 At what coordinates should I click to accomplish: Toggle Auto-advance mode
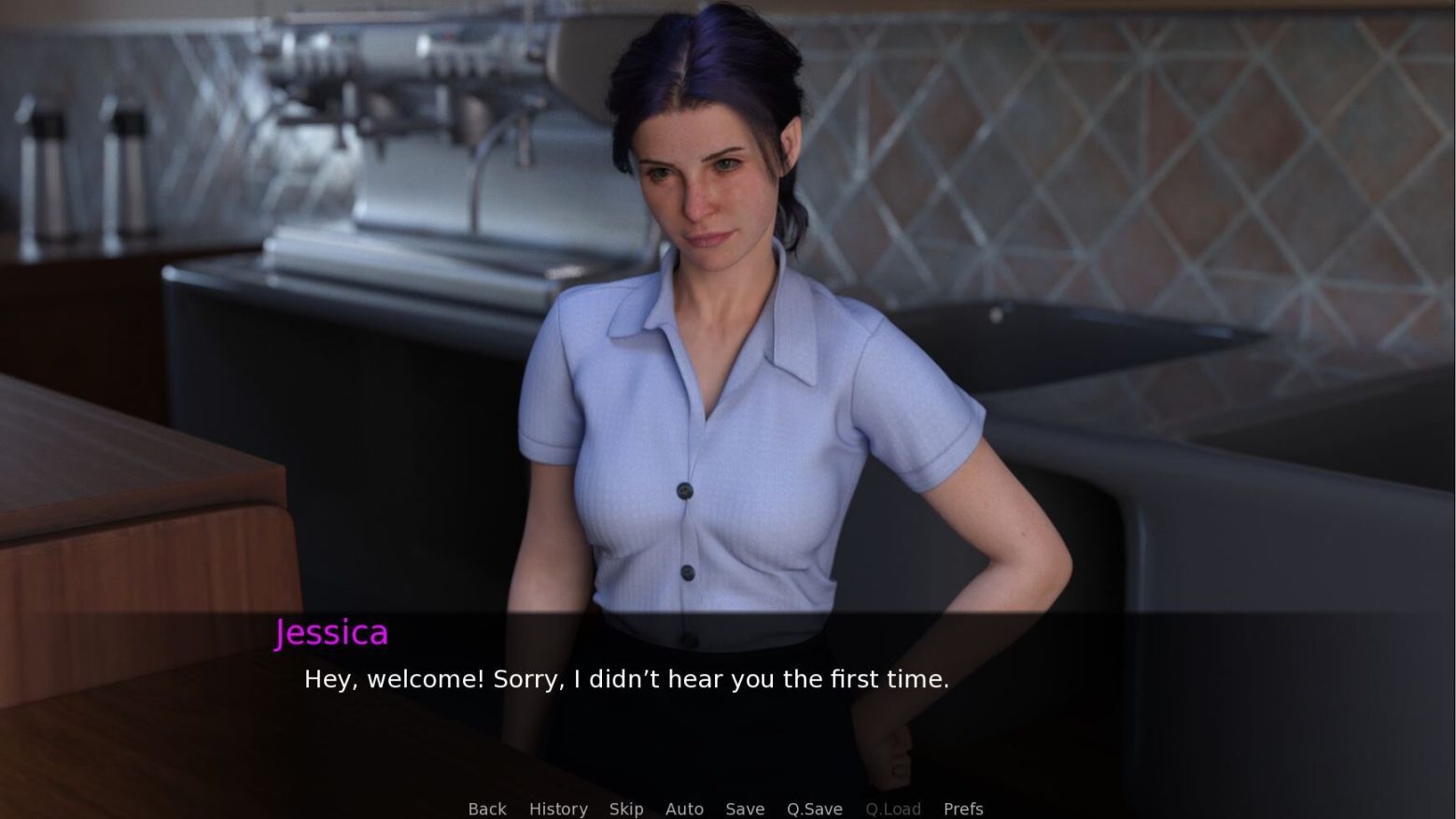pyautogui.click(x=684, y=809)
